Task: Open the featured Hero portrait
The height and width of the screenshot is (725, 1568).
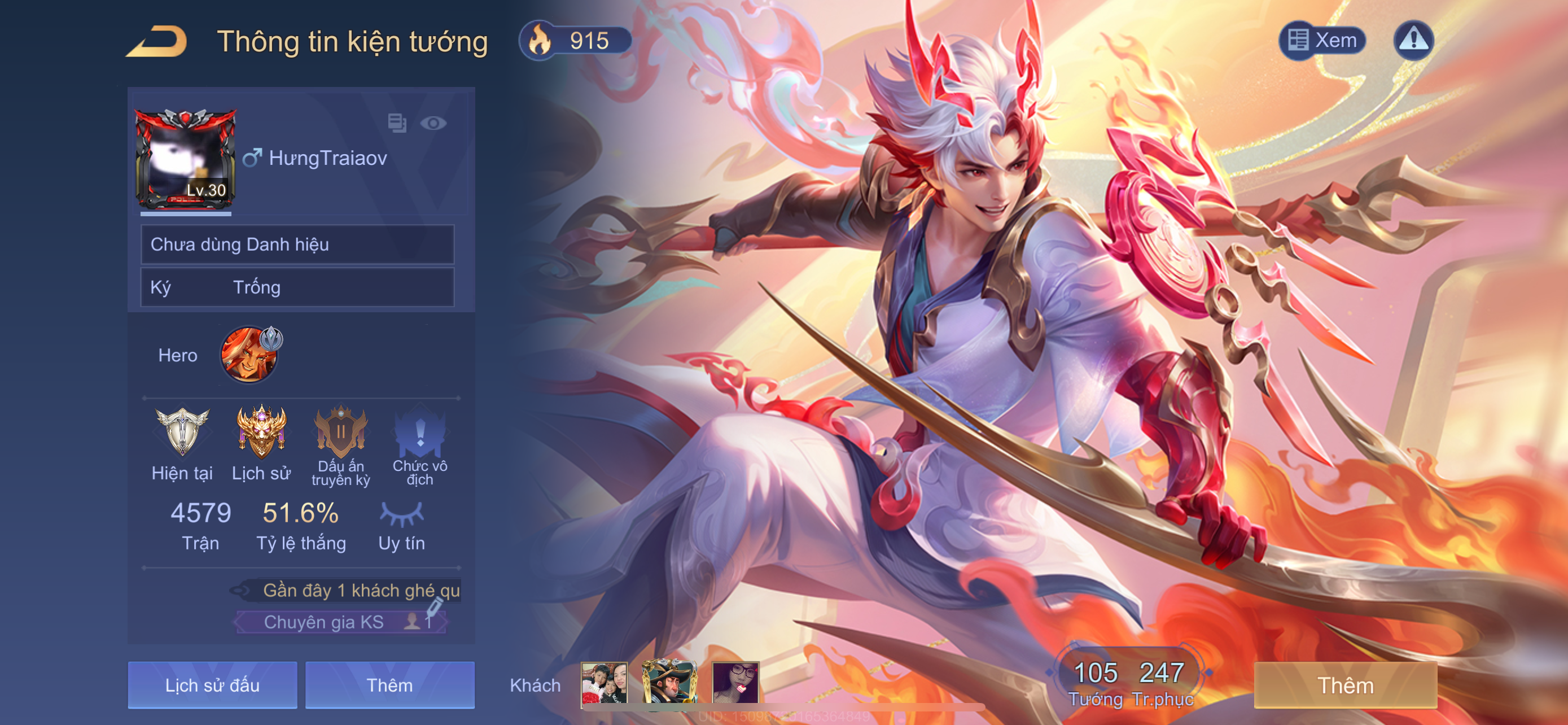Action: click(249, 355)
